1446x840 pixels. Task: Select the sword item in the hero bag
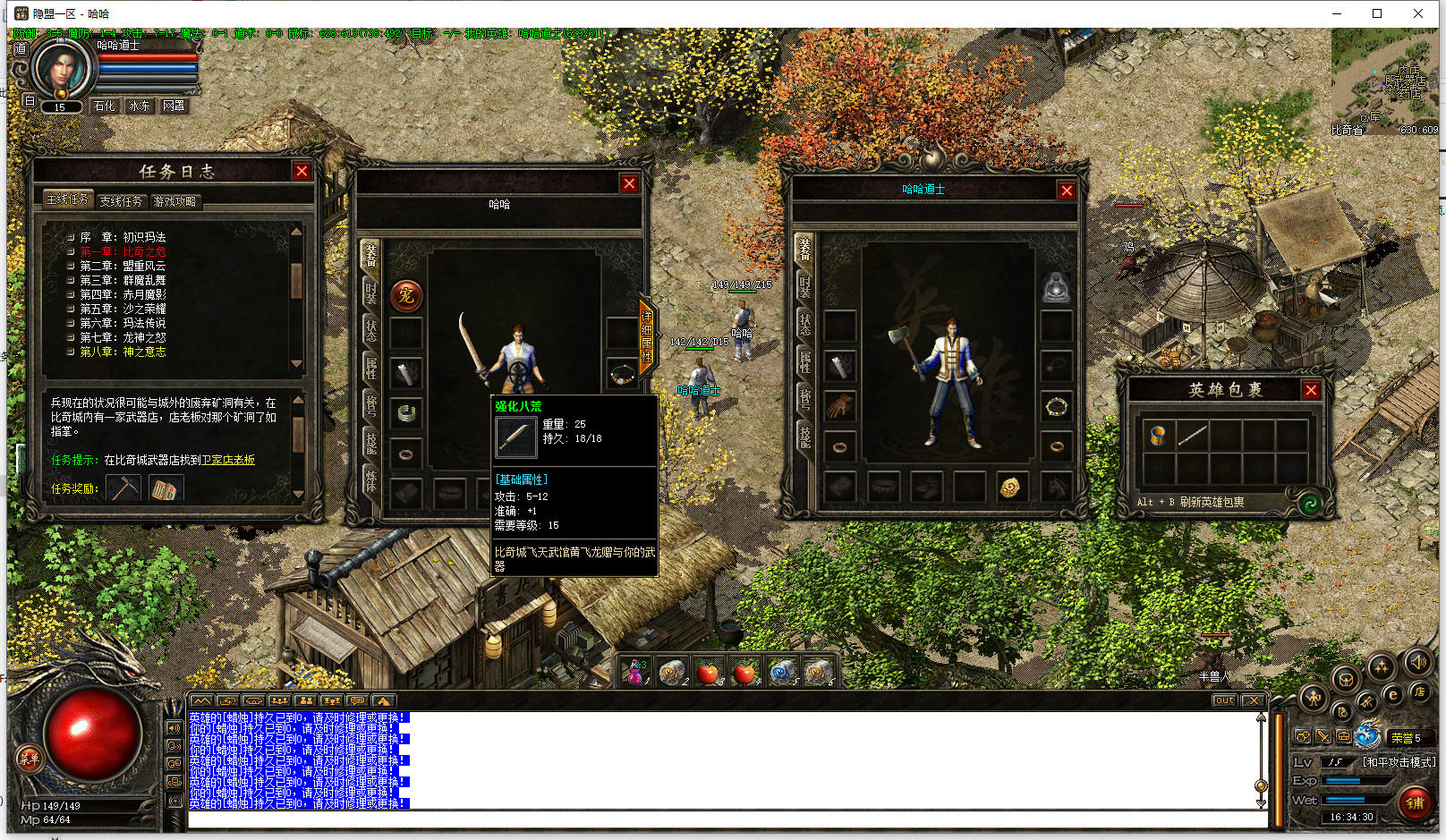(1192, 436)
